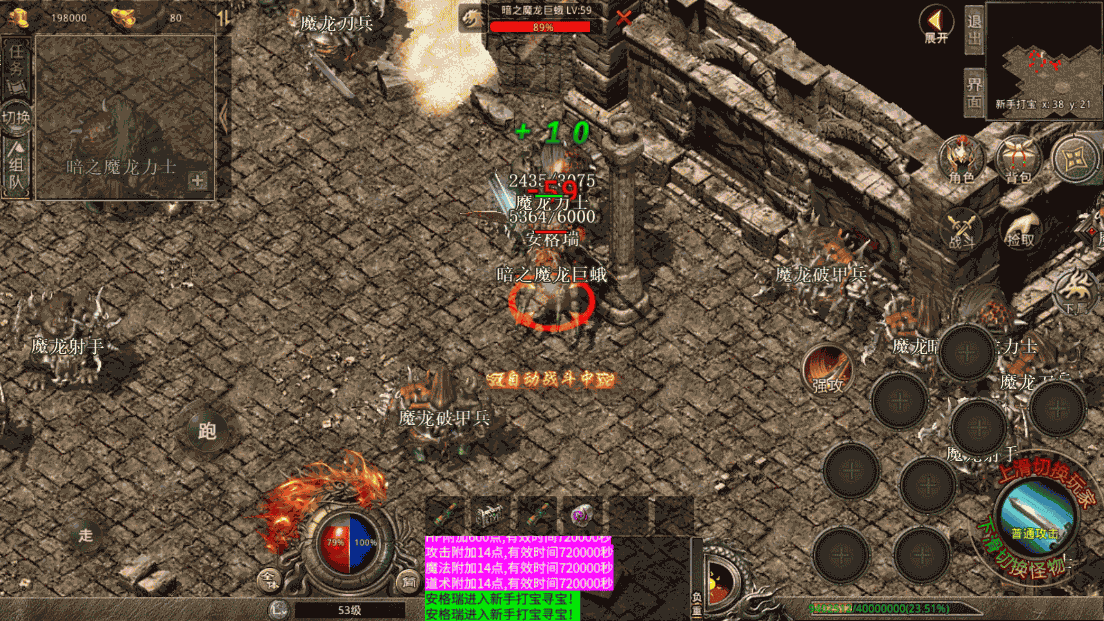
Task: Click the 展开 expand arrow
Action: coord(936,24)
